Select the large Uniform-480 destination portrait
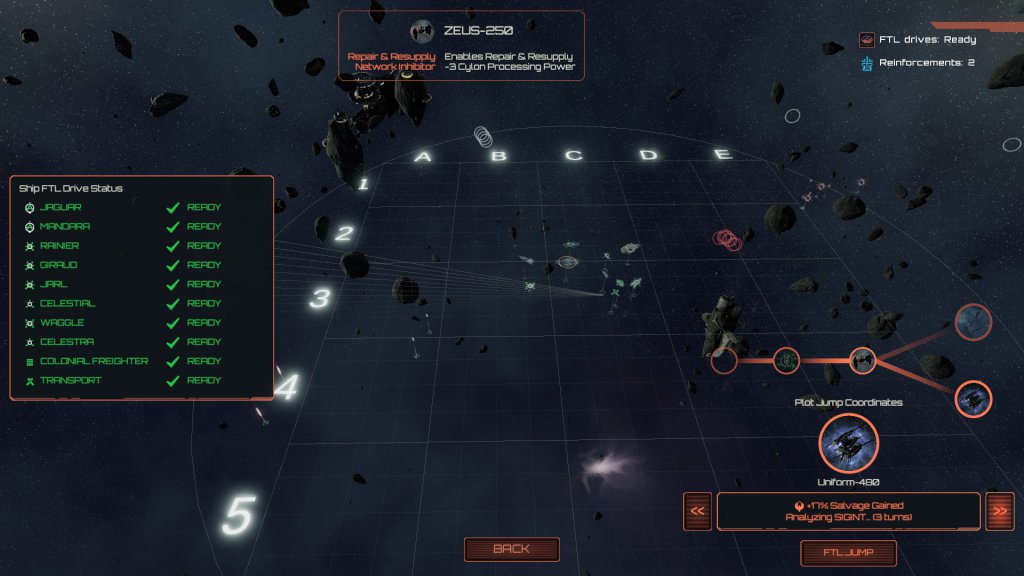This screenshot has width=1024, height=576. (848, 443)
